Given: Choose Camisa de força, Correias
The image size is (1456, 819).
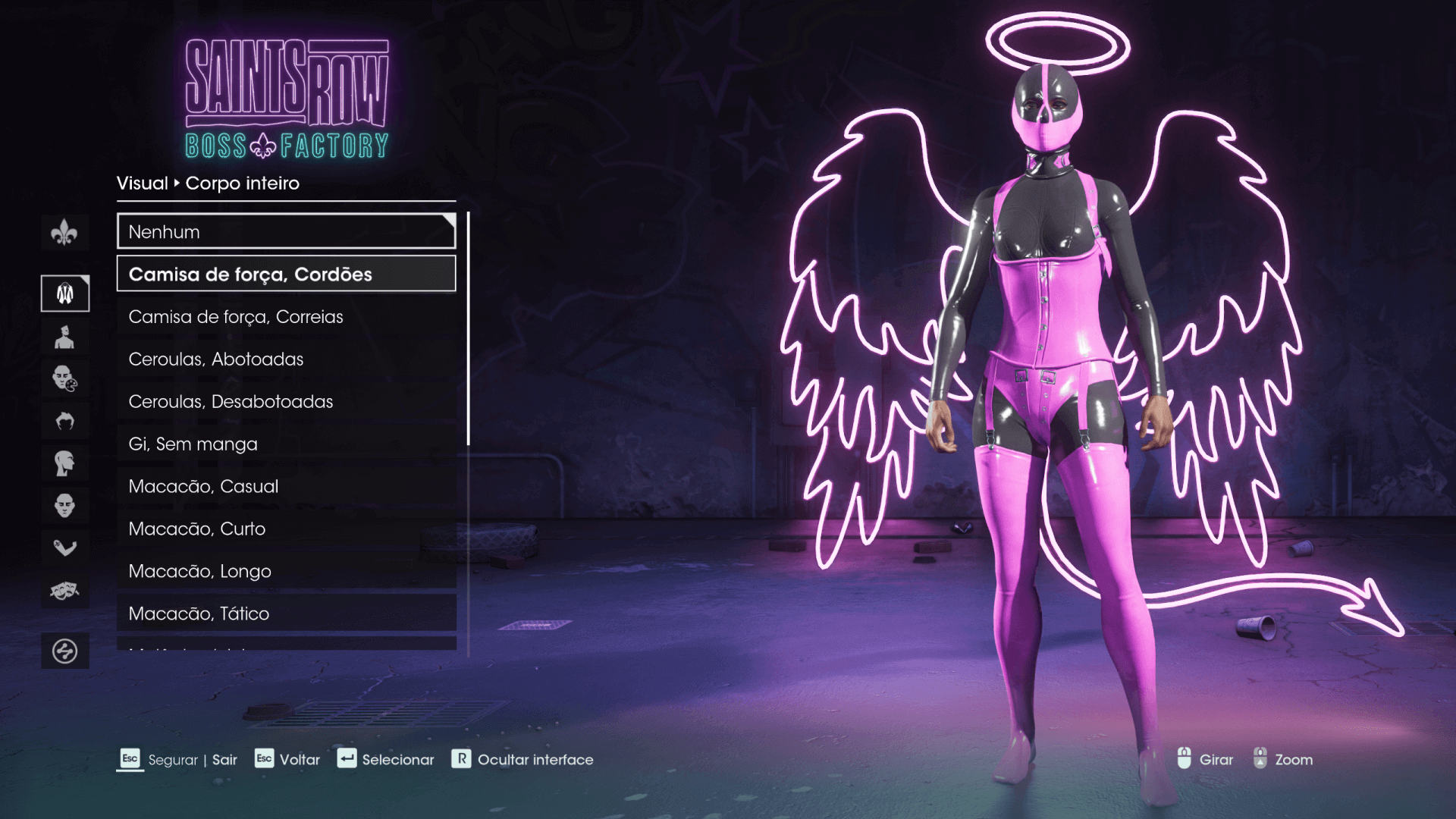Looking at the screenshot, I should tap(286, 317).
